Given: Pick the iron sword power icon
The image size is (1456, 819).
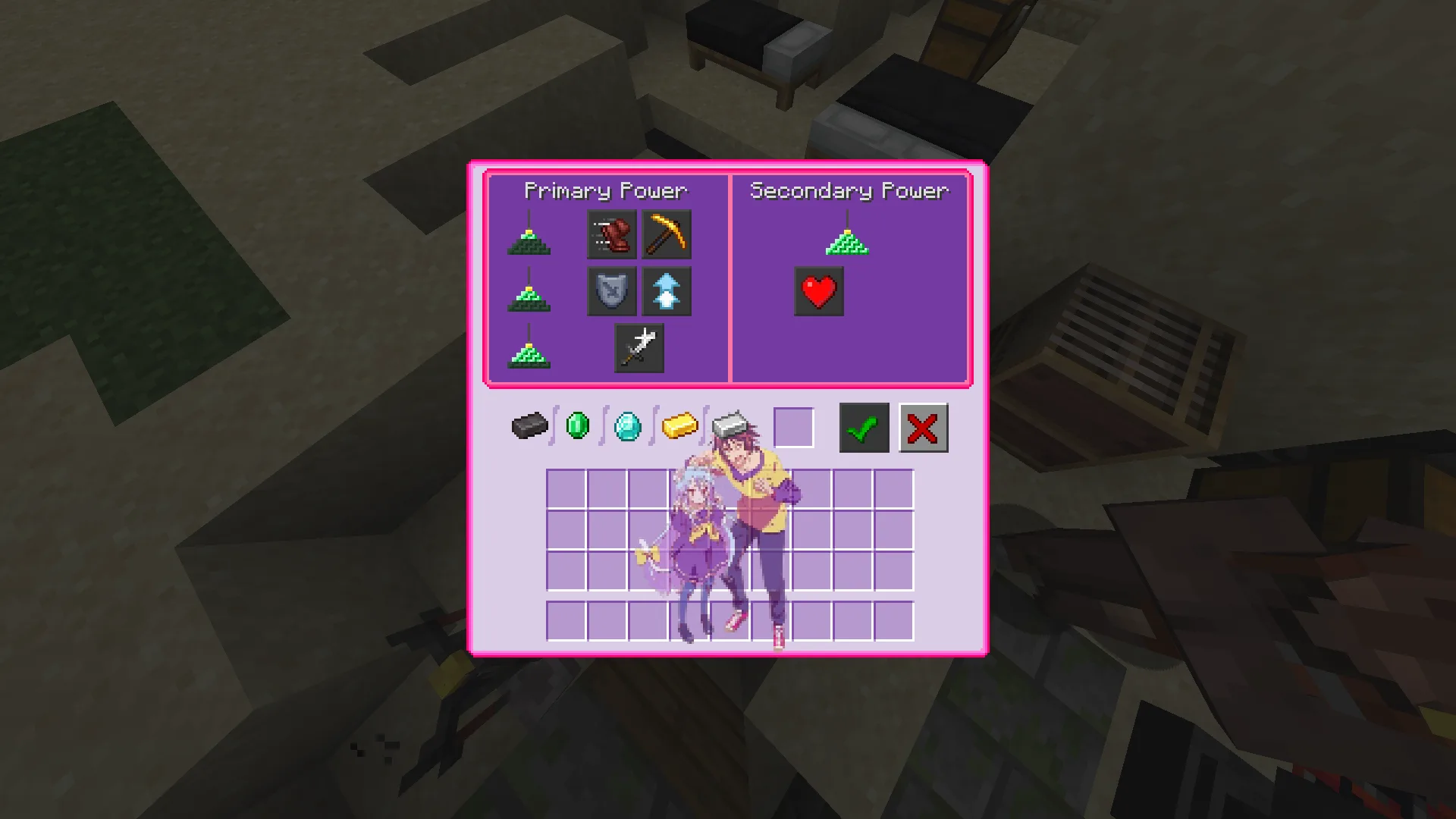Looking at the screenshot, I should [639, 347].
